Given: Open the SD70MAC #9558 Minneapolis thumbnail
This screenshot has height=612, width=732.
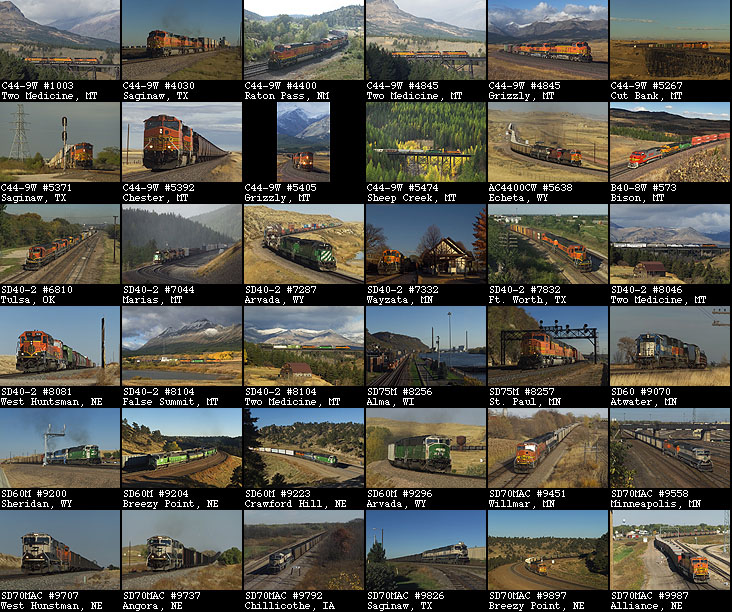Looking at the screenshot, I should (669, 448).
